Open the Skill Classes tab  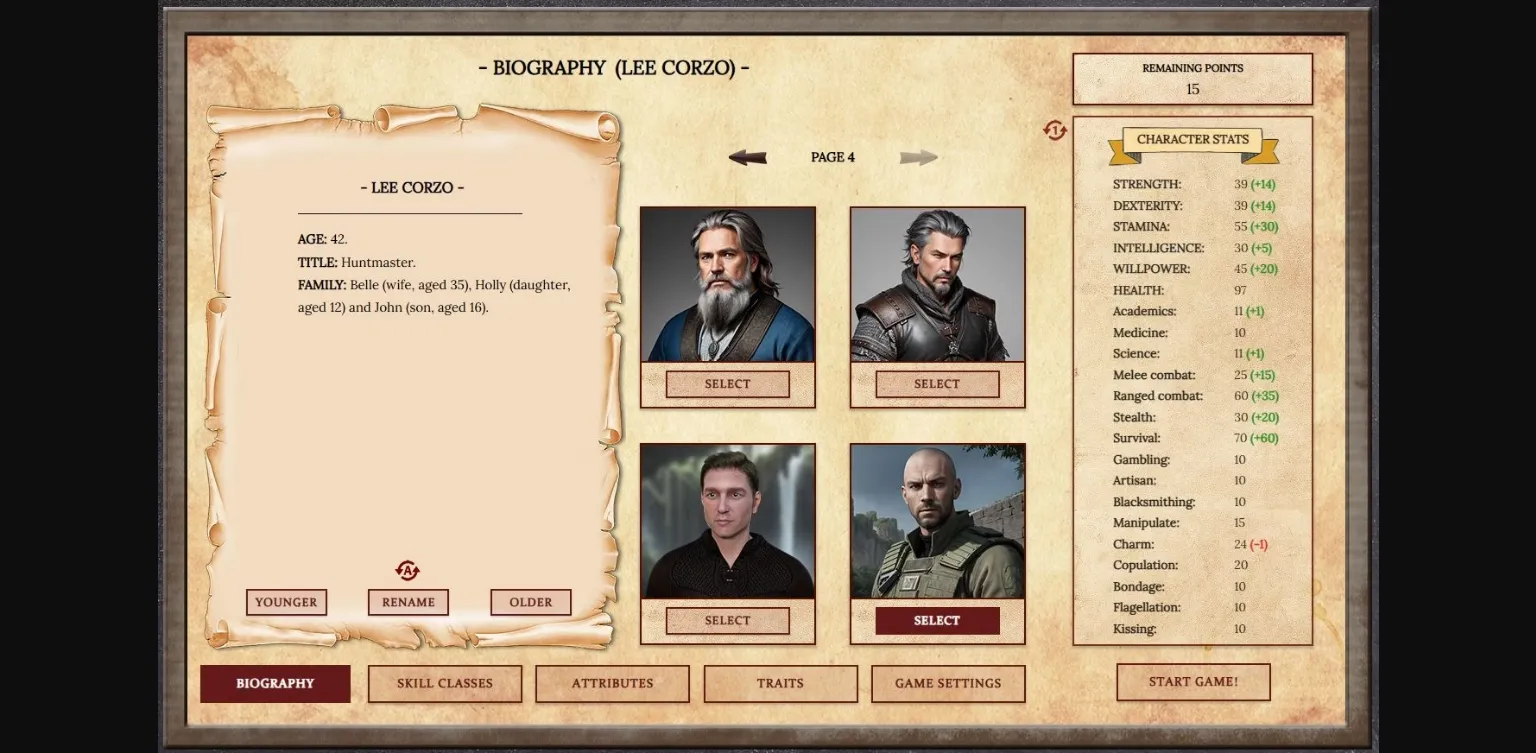(444, 683)
